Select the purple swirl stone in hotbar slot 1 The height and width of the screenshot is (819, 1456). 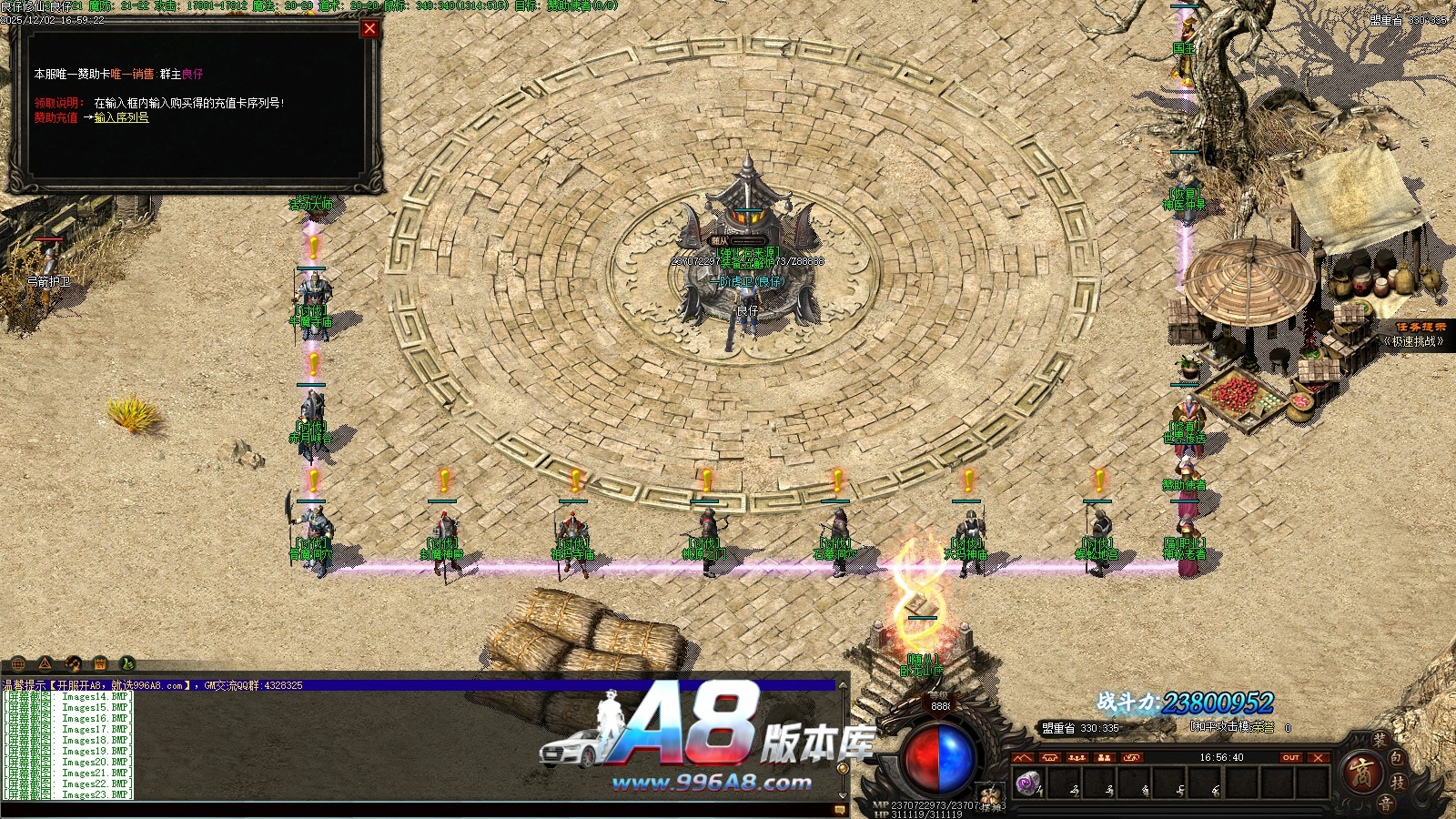pyautogui.click(x=1027, y=783)
